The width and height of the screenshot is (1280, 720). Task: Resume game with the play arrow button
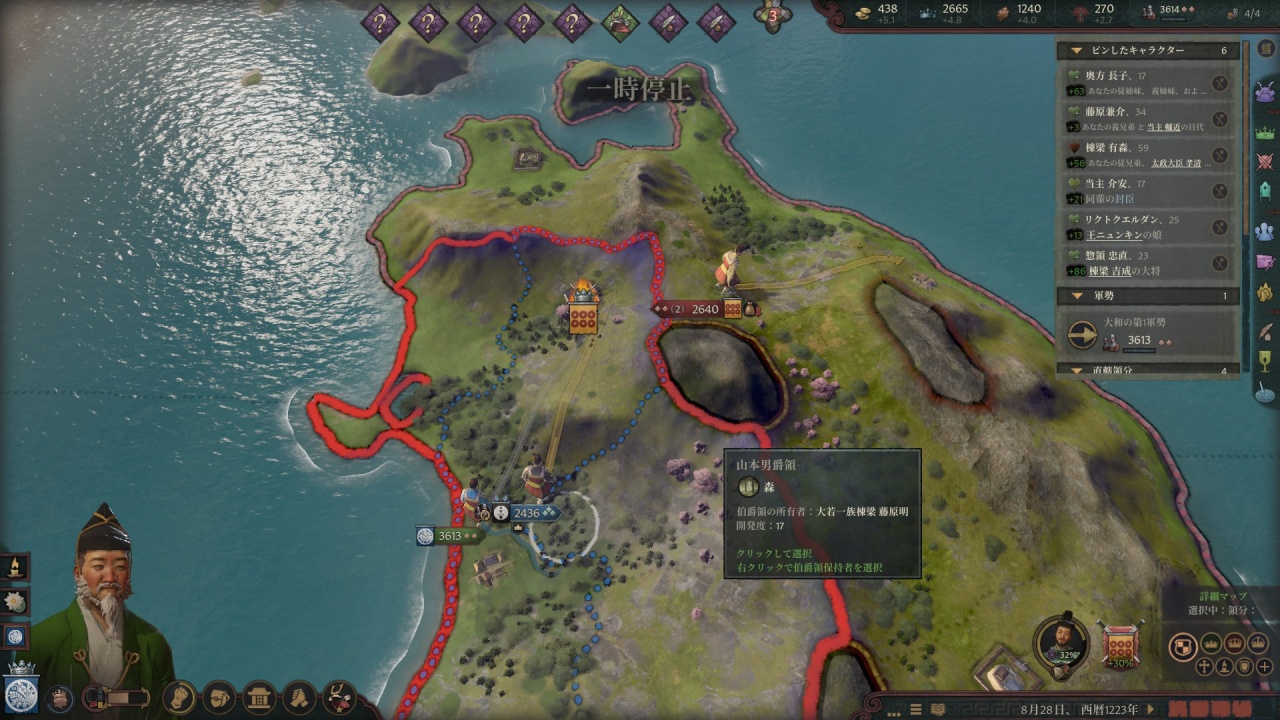(1152, 709)
